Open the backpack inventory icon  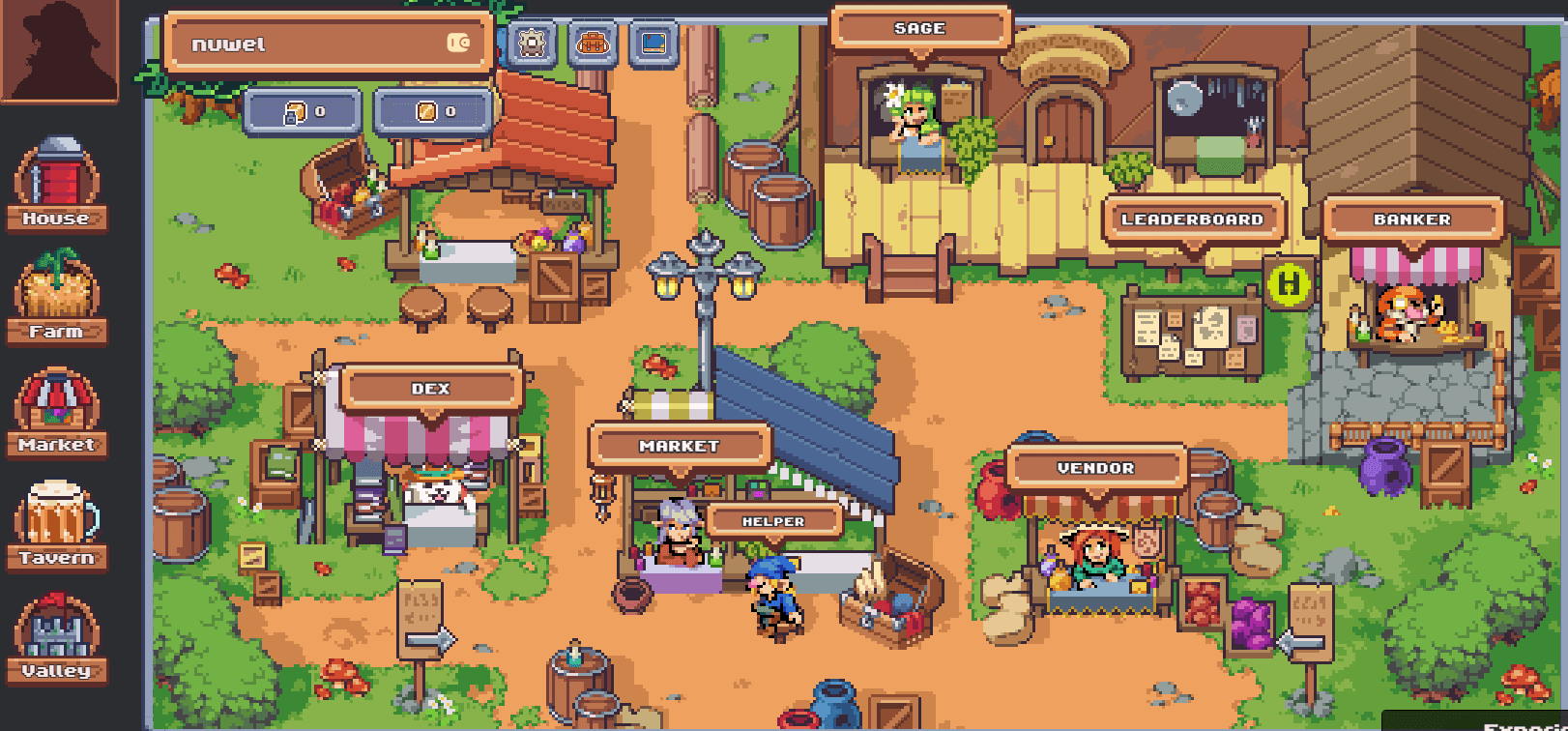point(592,44)
